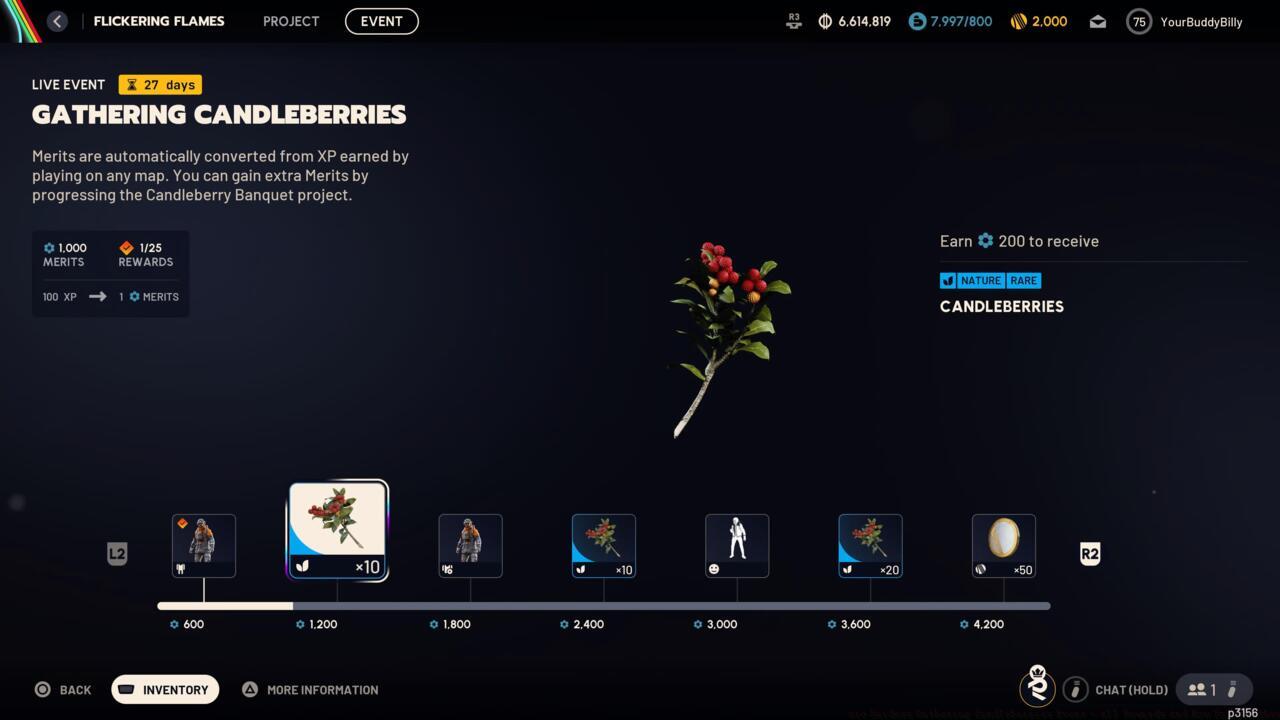1280x720 pixels.
Task: Open the crowned bee emblem near chat
Action: 1037,688
